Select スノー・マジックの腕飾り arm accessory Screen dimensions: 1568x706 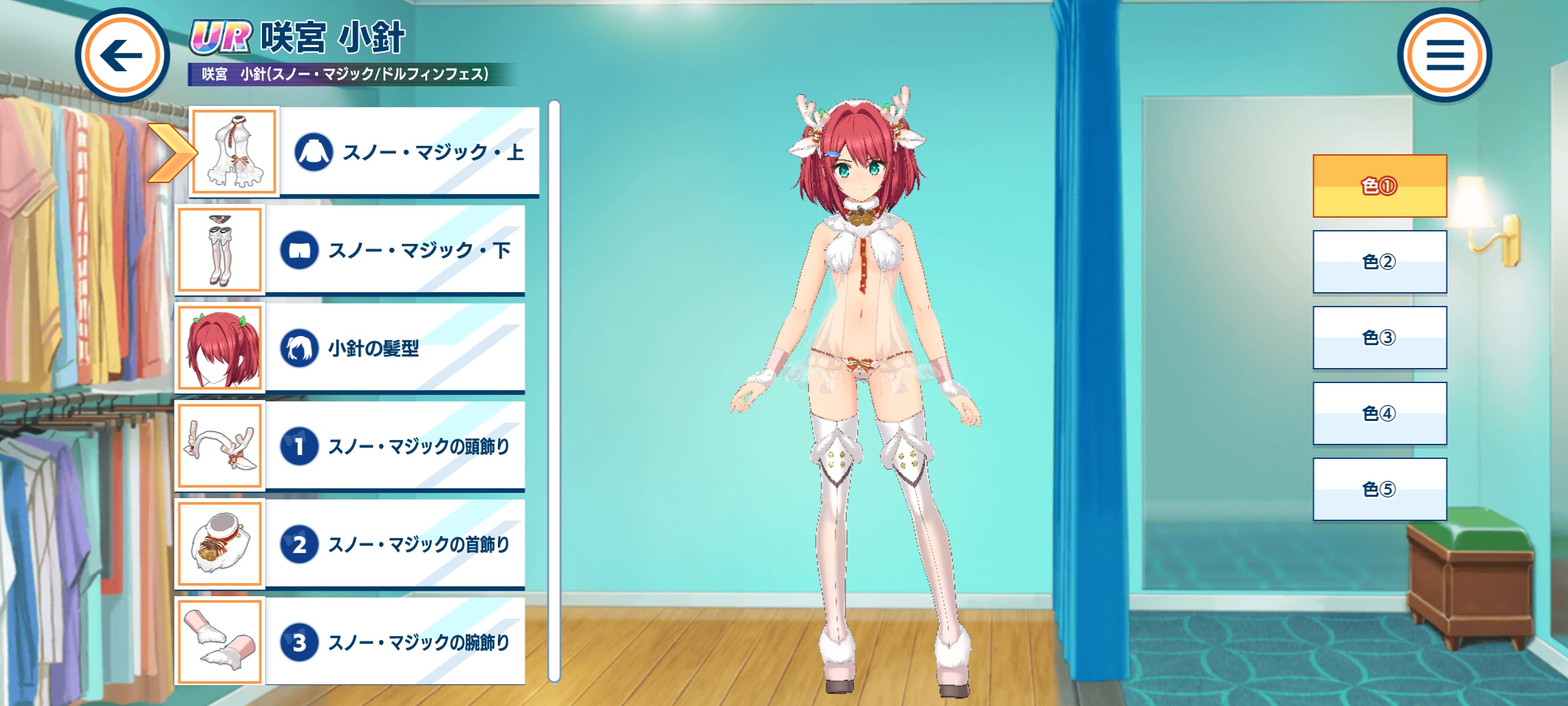395,642
